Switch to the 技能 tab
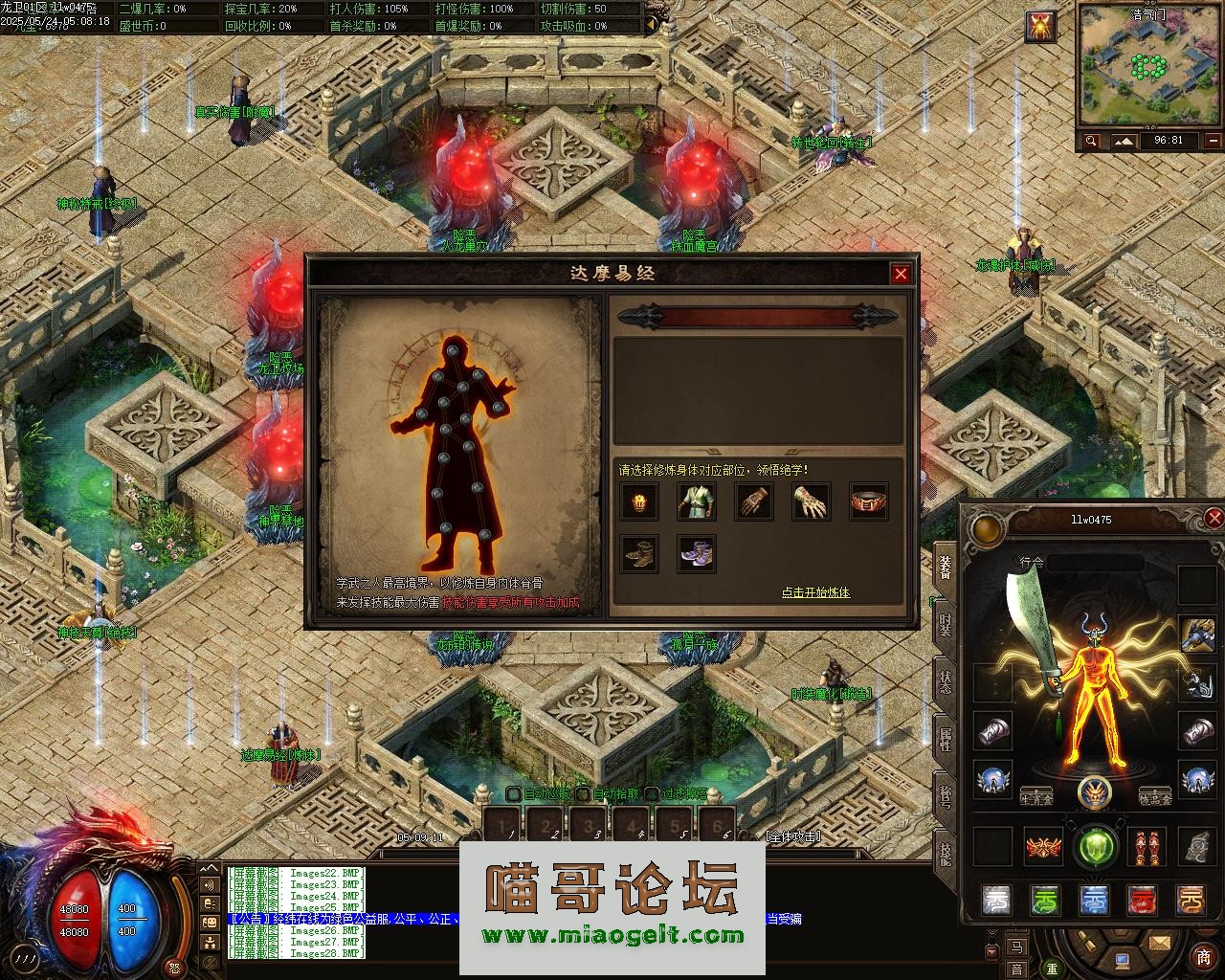The width and height of the screenshot is (1225, 980). coord(946,852)
